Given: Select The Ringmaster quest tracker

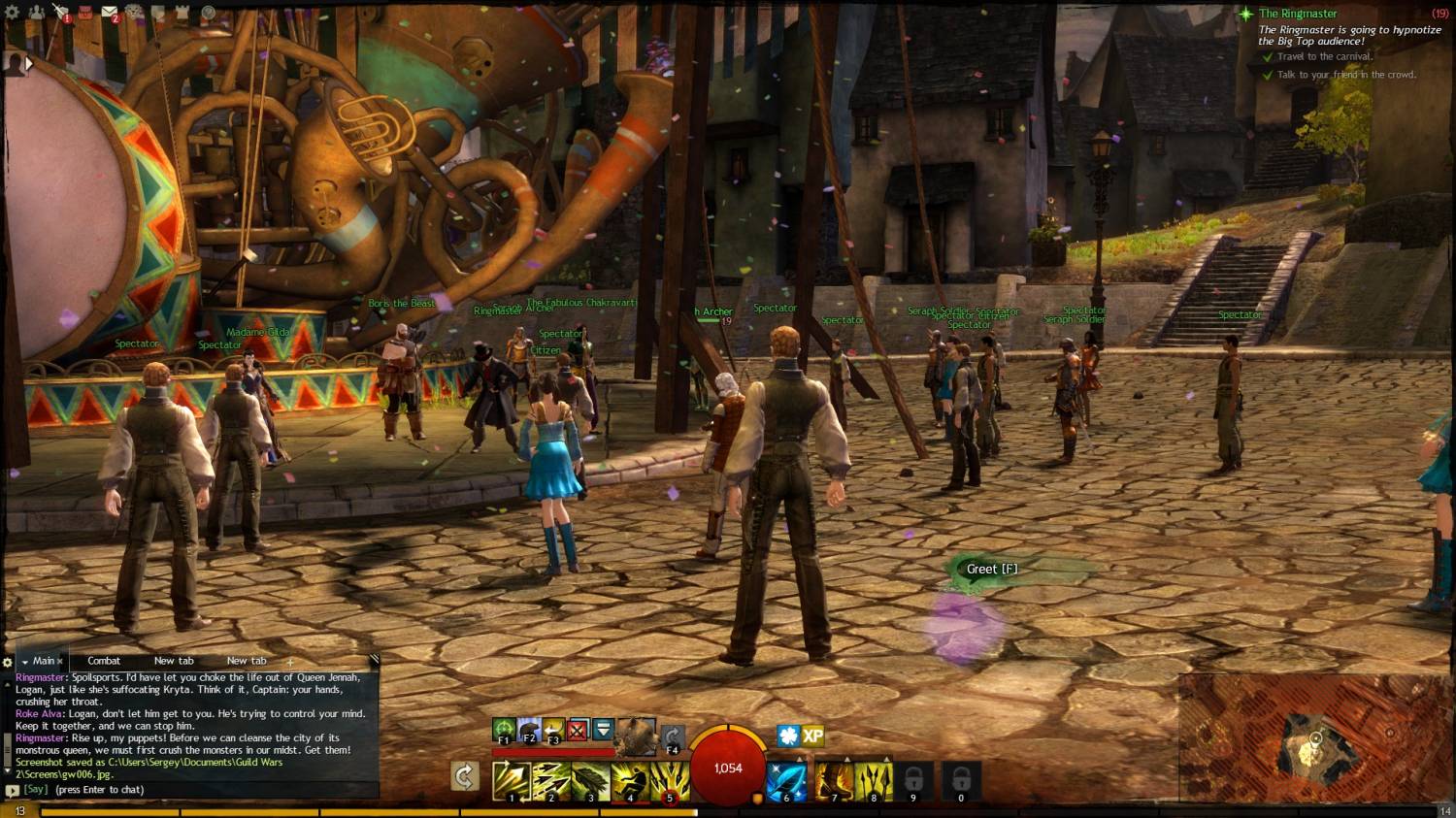Looking at the screenshot, I should click(1297, 14).
